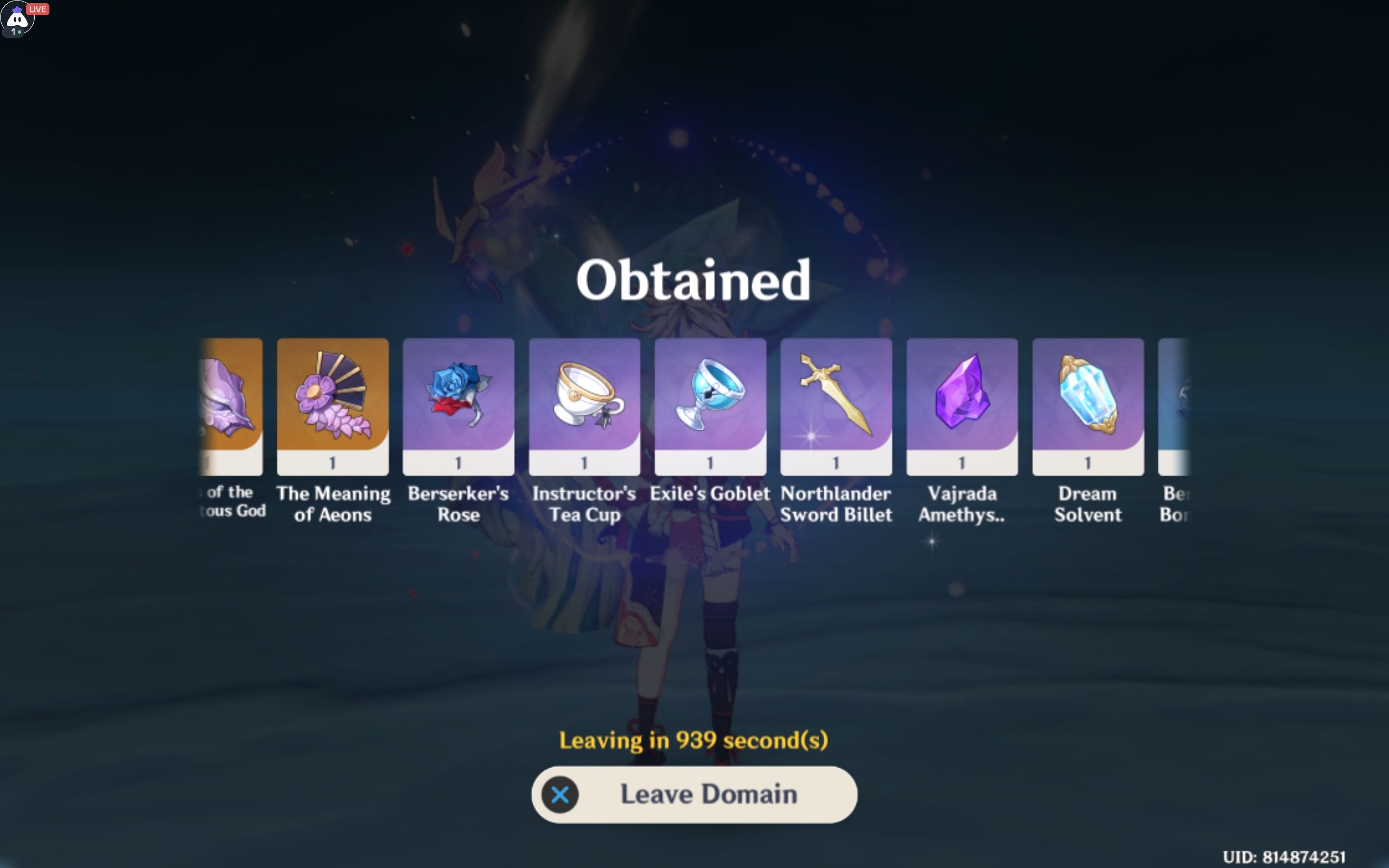This screenshot has height=868, width=1389.
Task: Click the LIVE badge indicator
Action: (x=38, y=9)
